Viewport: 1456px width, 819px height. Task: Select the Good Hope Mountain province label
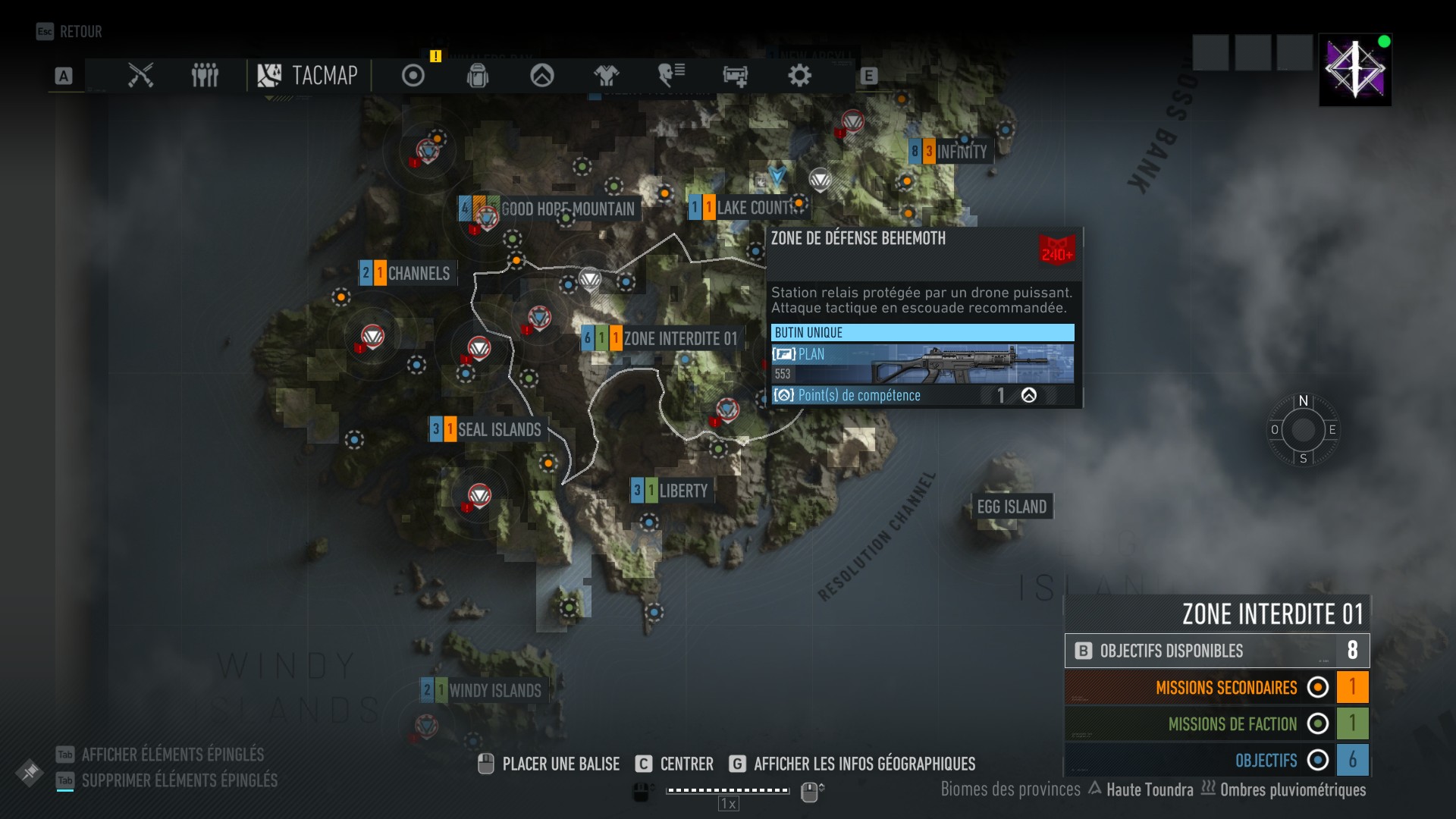pos(566,209)
